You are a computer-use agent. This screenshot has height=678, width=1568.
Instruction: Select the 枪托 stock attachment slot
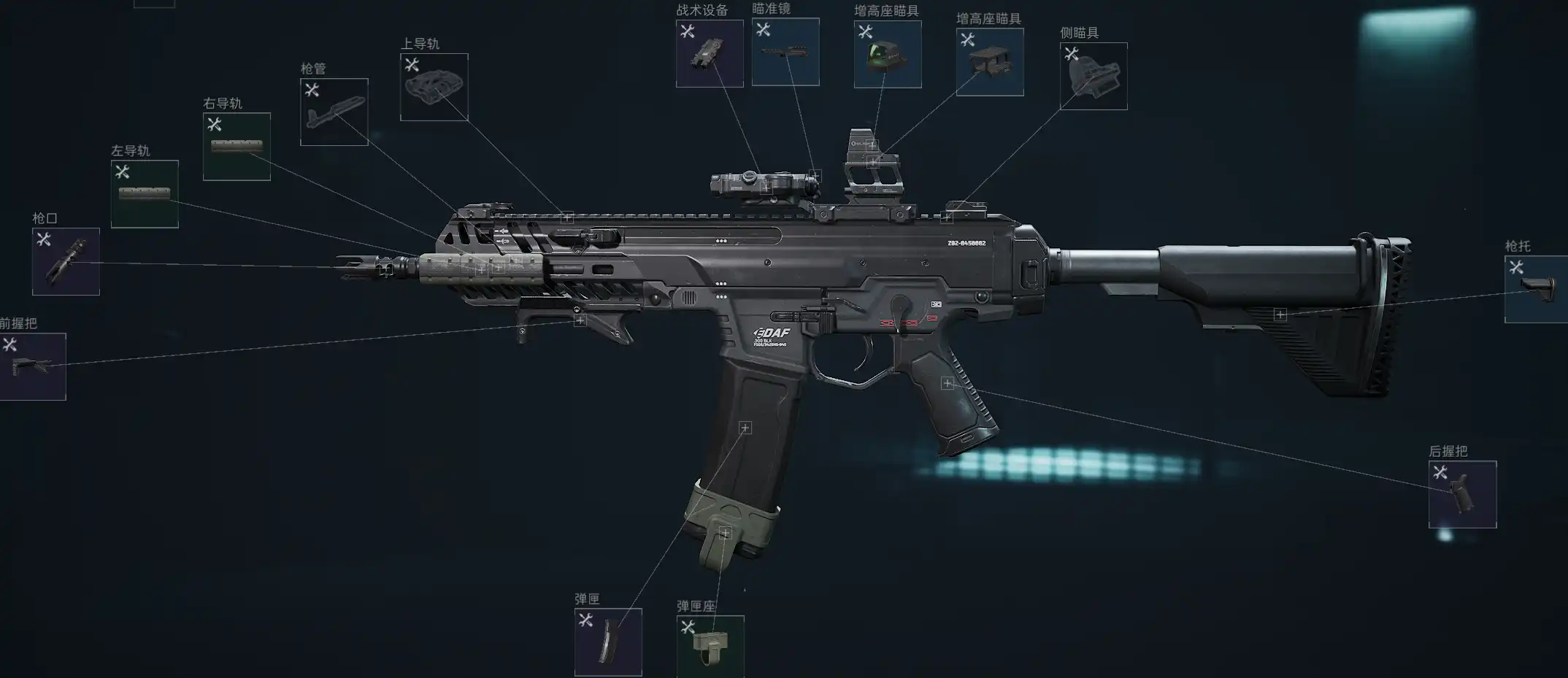pyautogui.click(x=1536, y=289)
